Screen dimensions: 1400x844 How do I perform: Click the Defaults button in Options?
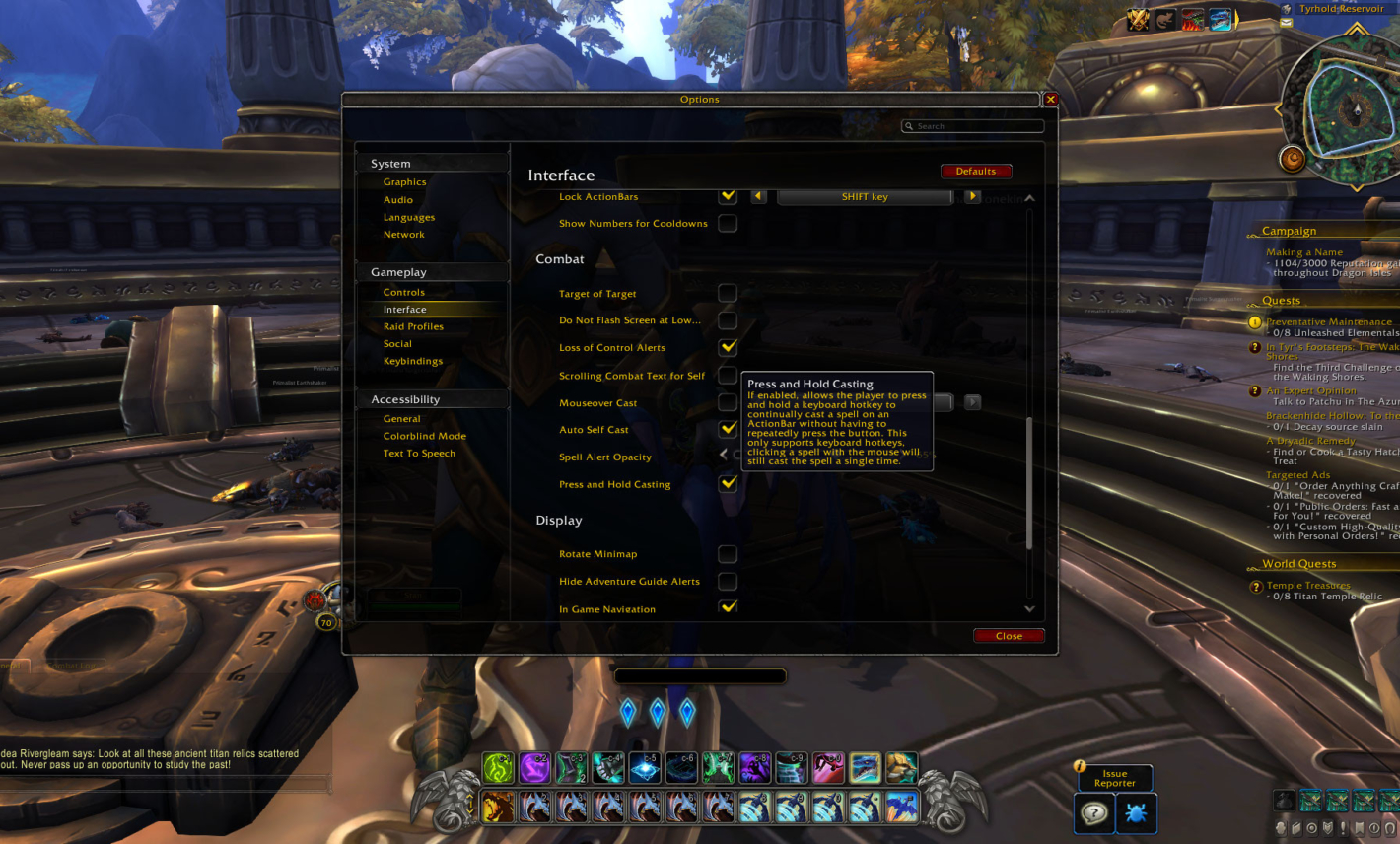tap(976, 171)
